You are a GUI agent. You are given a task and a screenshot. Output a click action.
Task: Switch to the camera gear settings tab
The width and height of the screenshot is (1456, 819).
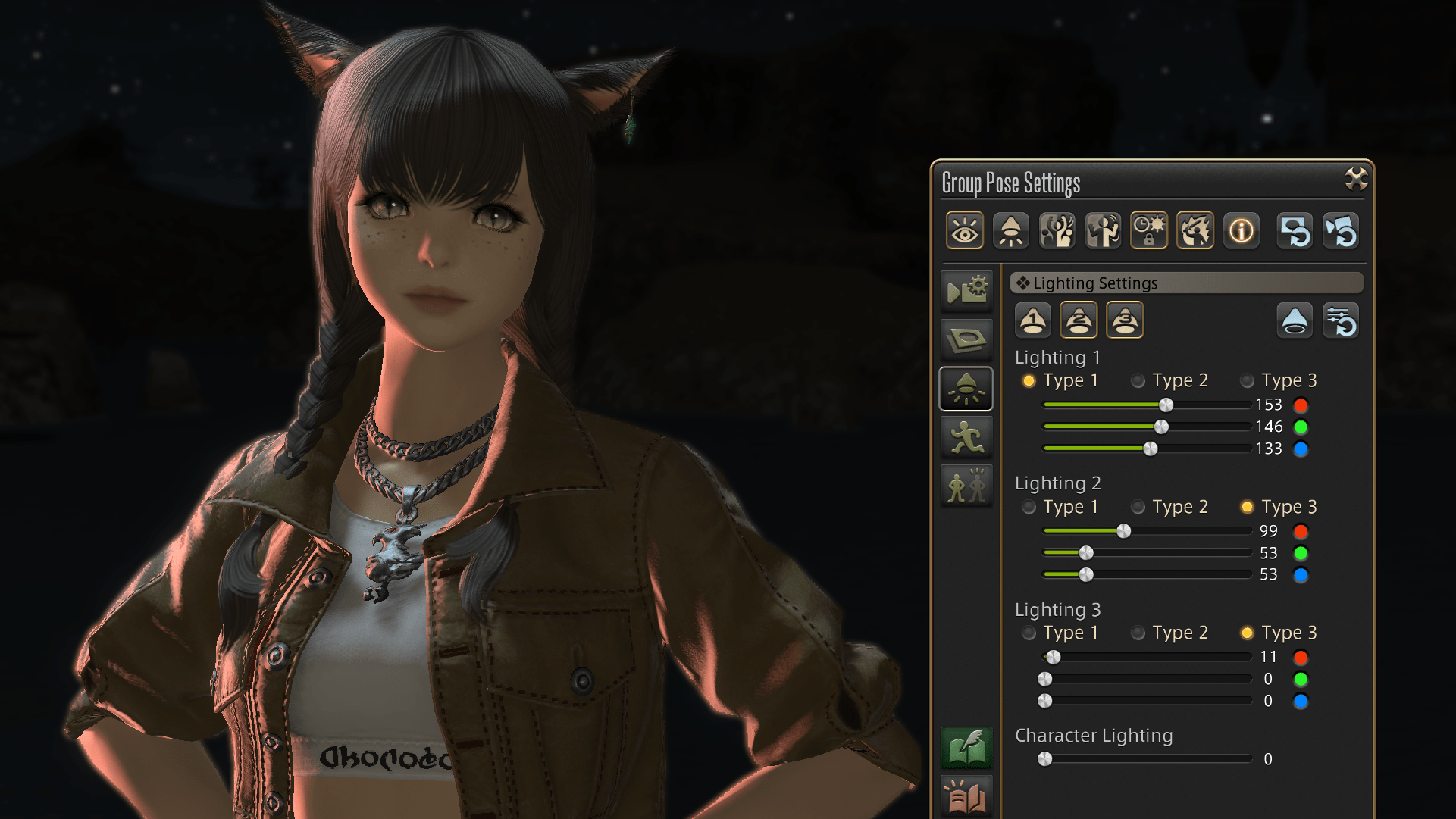[x=966, y=290]
